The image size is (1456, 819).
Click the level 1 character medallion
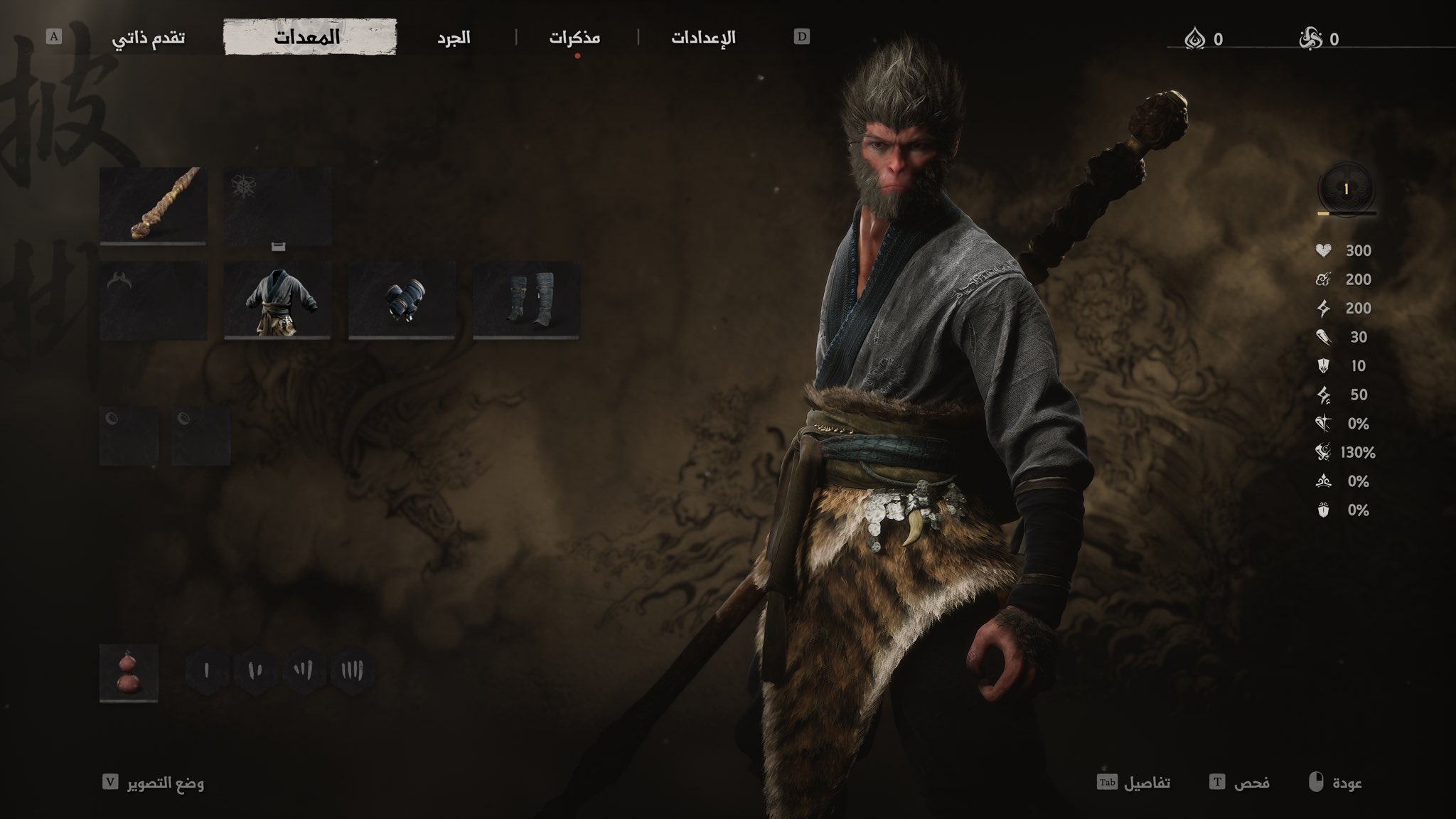[x=1346, y=190]
